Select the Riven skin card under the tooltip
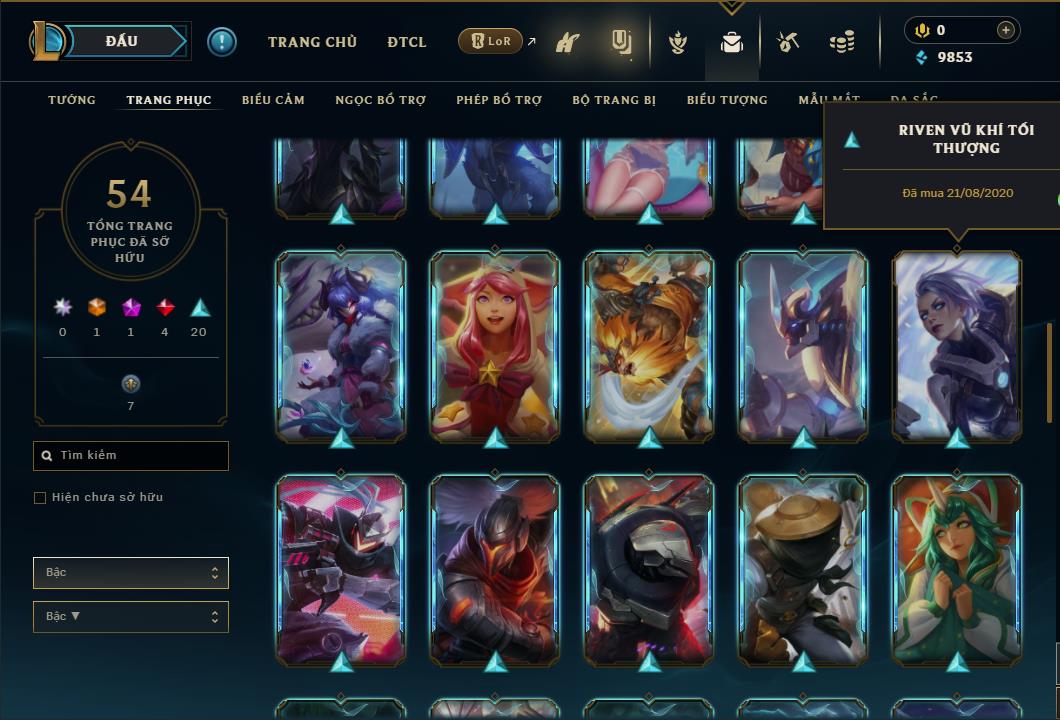The width and height of the screenshot is (1060, 720). click(957, 346)
